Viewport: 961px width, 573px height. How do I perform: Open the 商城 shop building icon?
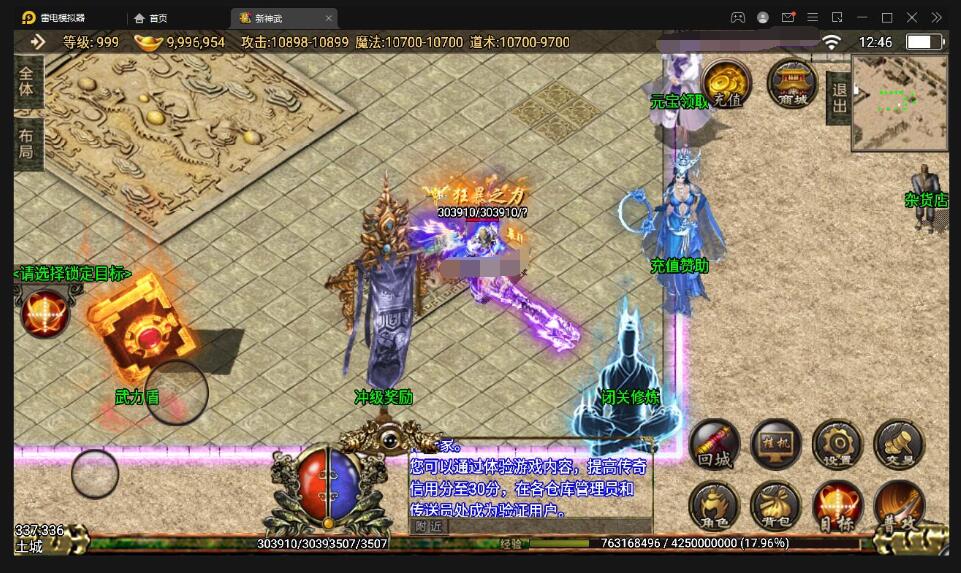pos(792,83)
